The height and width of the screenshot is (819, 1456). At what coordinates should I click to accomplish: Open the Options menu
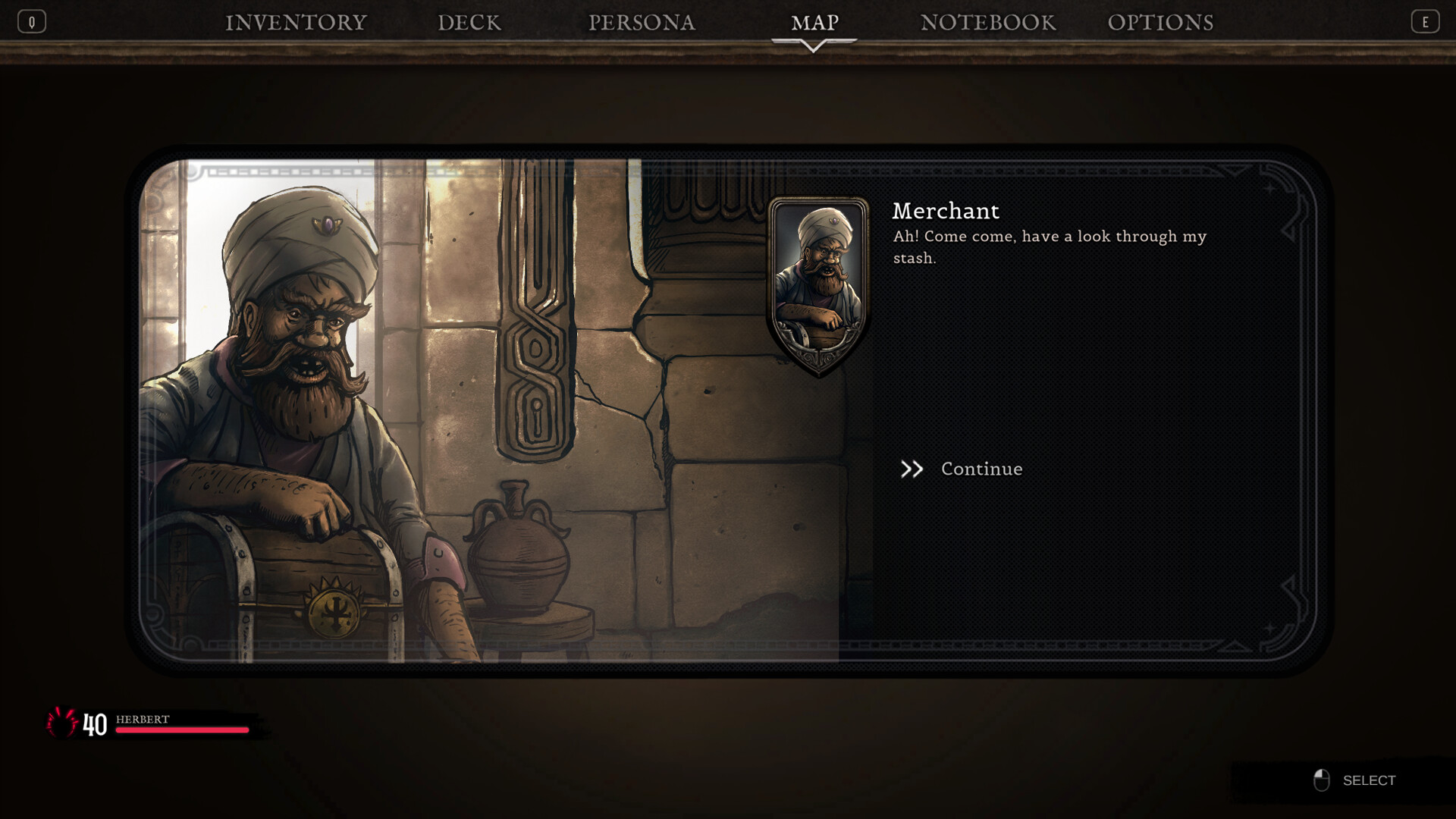tap(1162, 23)
